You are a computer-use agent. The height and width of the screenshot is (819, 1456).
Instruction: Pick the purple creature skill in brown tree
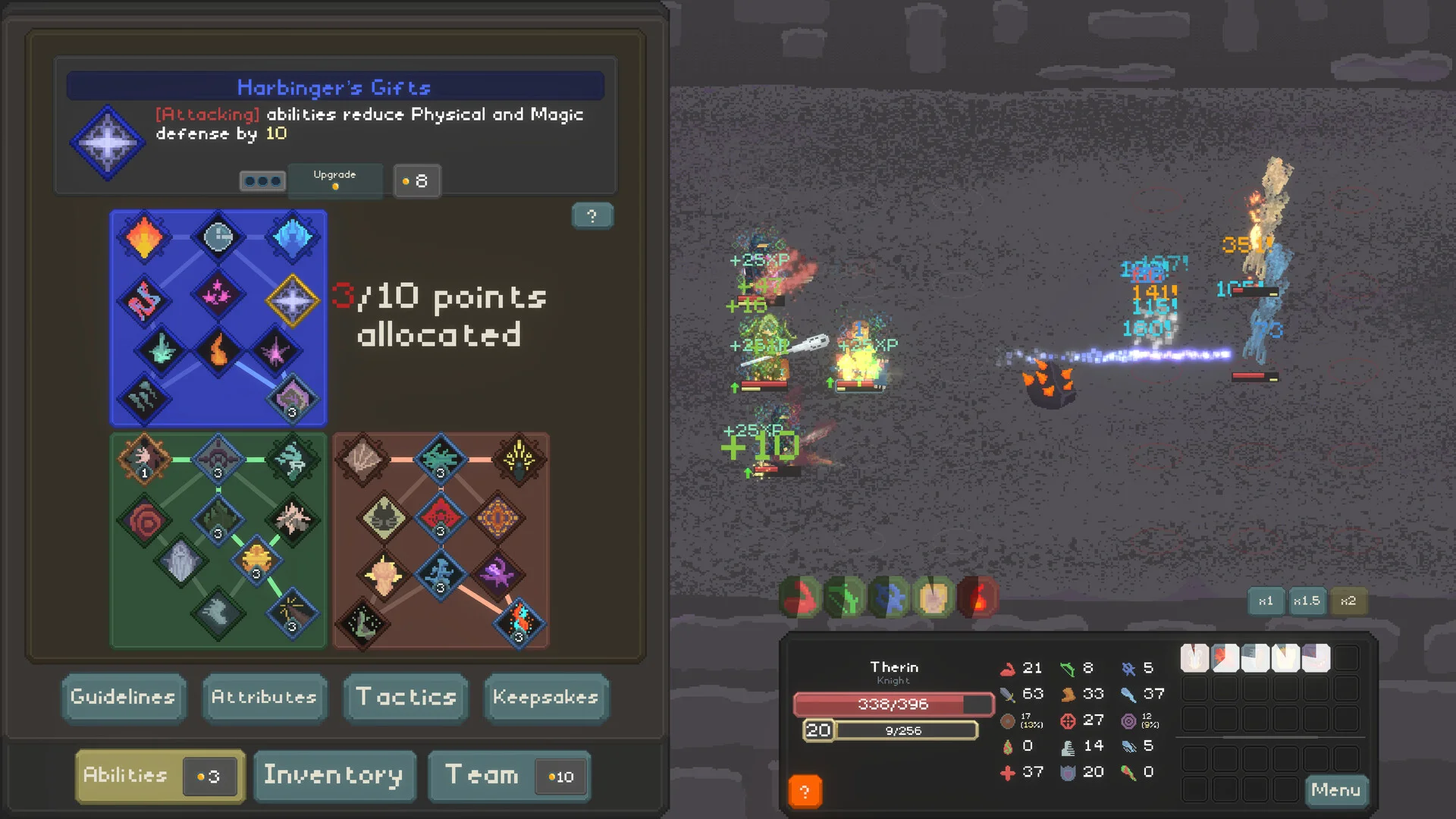(497, 573)
